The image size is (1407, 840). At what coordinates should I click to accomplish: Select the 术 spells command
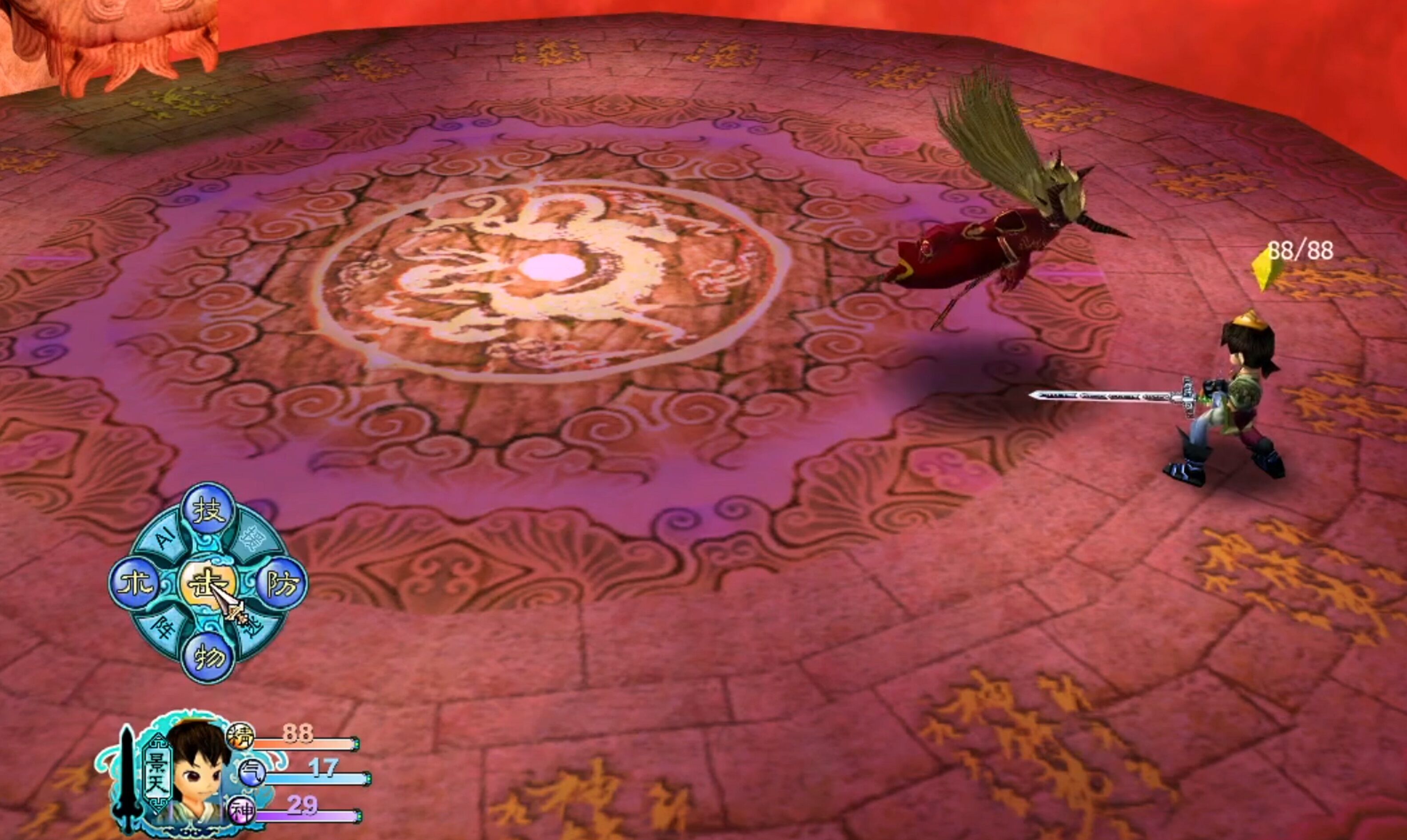coord(135,584)
